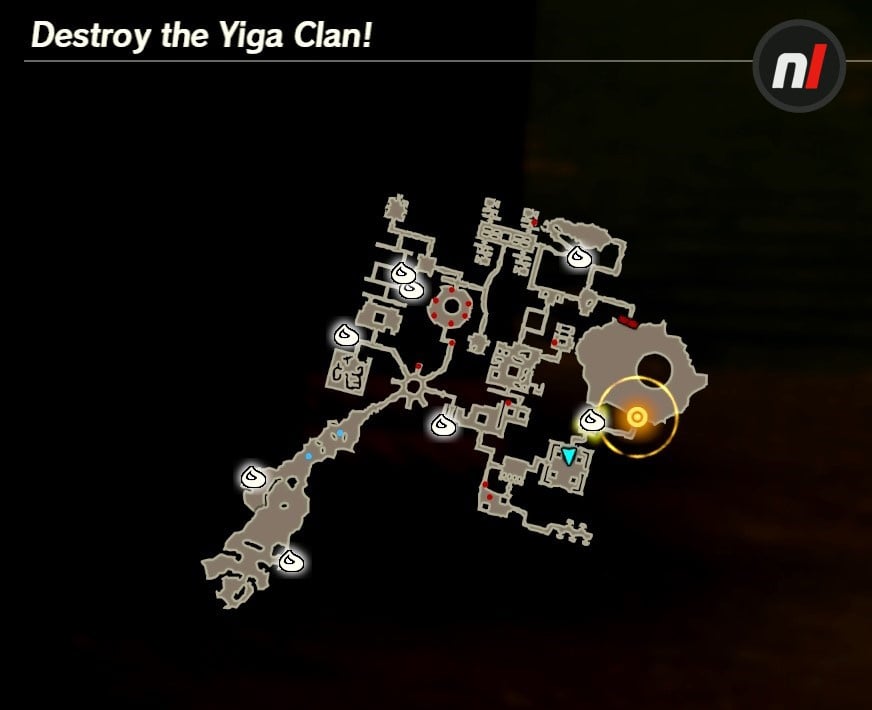The height and width of the screenshot is (710, 872).
Task: Choose the lowest Korok icon on the map
Action: [x=290, y=560]
